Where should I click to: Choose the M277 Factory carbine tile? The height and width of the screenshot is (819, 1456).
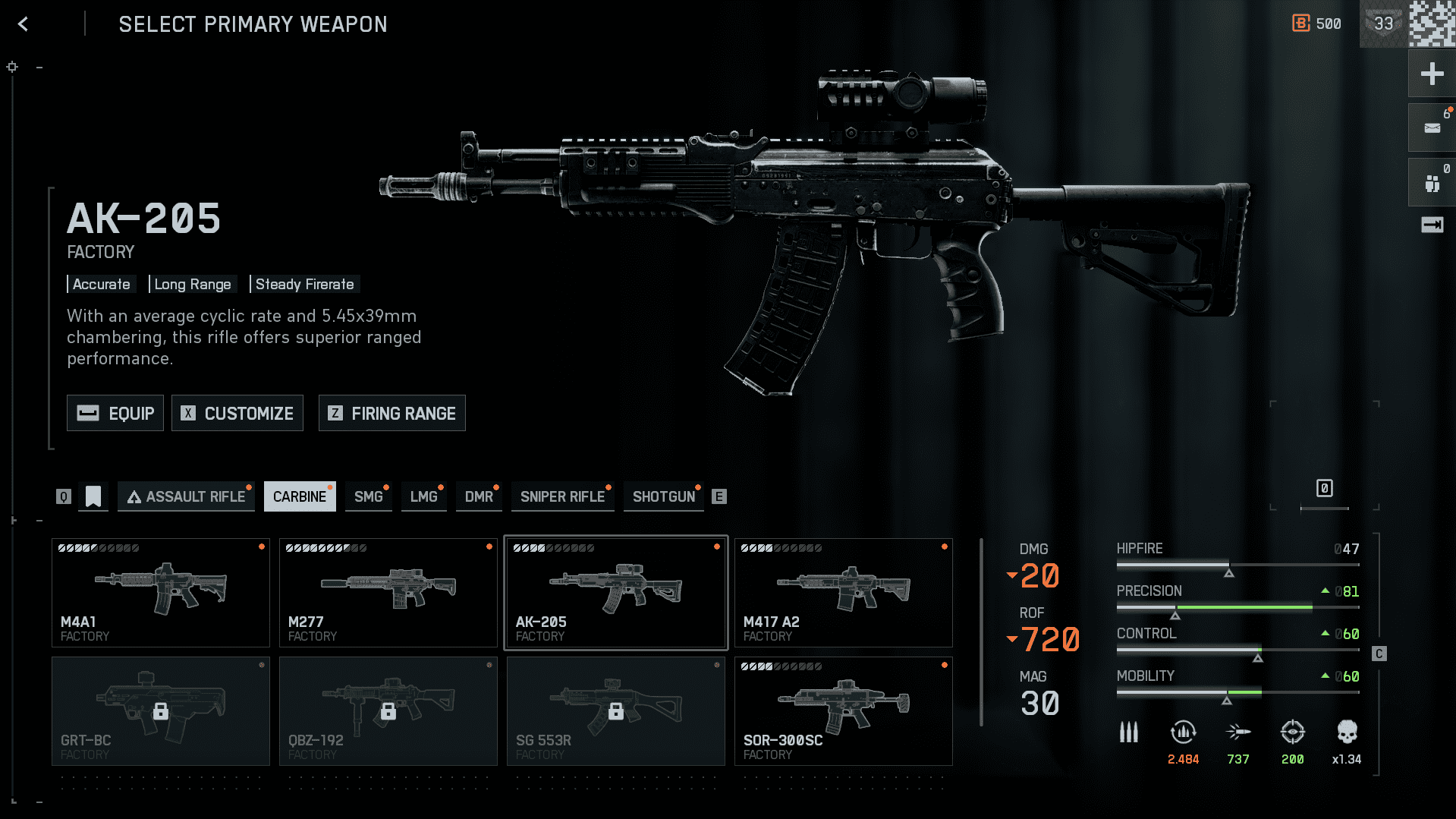tap(388, 593)
